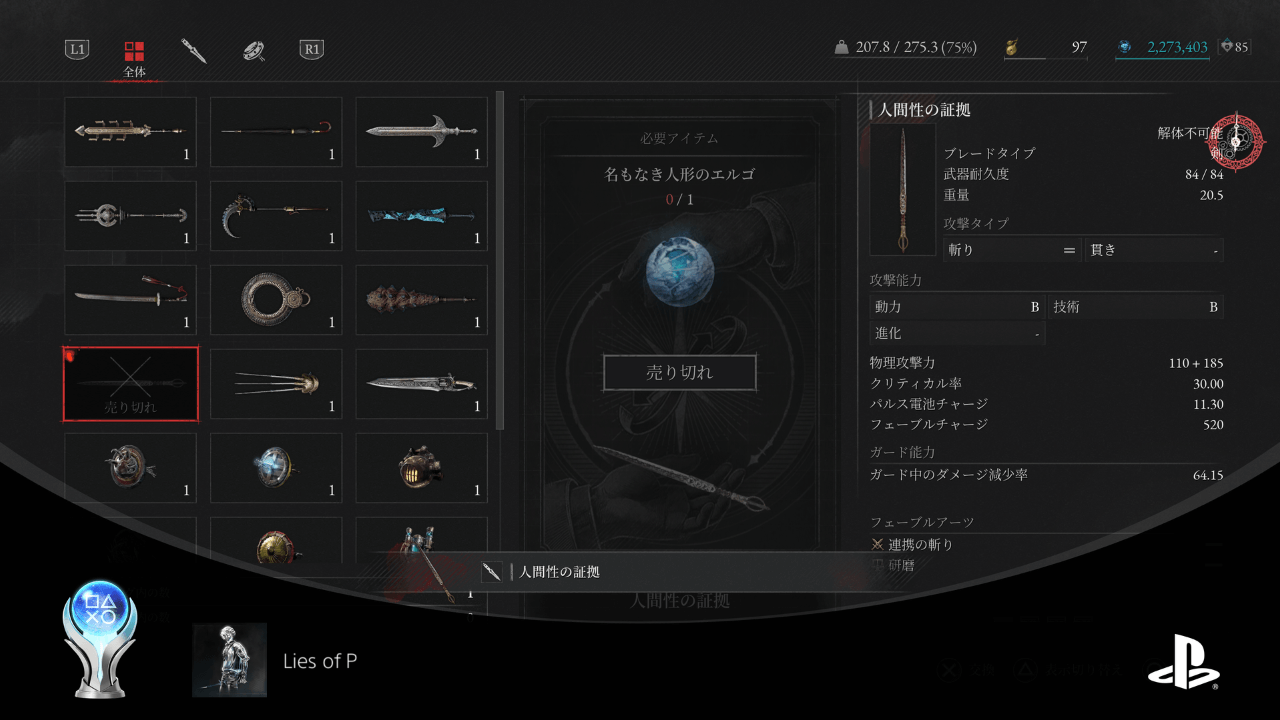
Task: Select the wide-bladed greatsword with gun handle
Action: coord(421,384)
